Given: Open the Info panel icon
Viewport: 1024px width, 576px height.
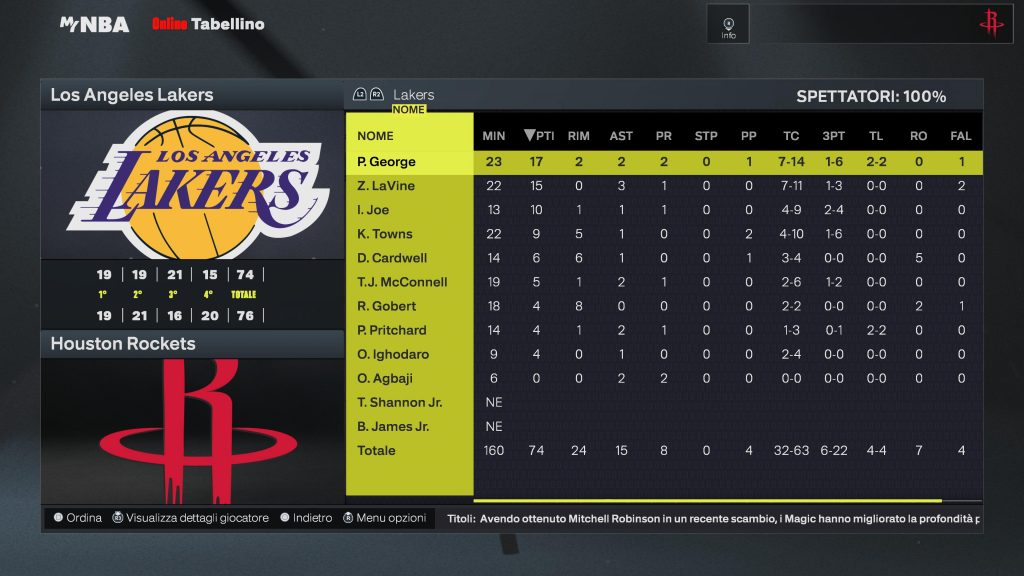Looking at the screenshot, I should (x=728, y=25).
